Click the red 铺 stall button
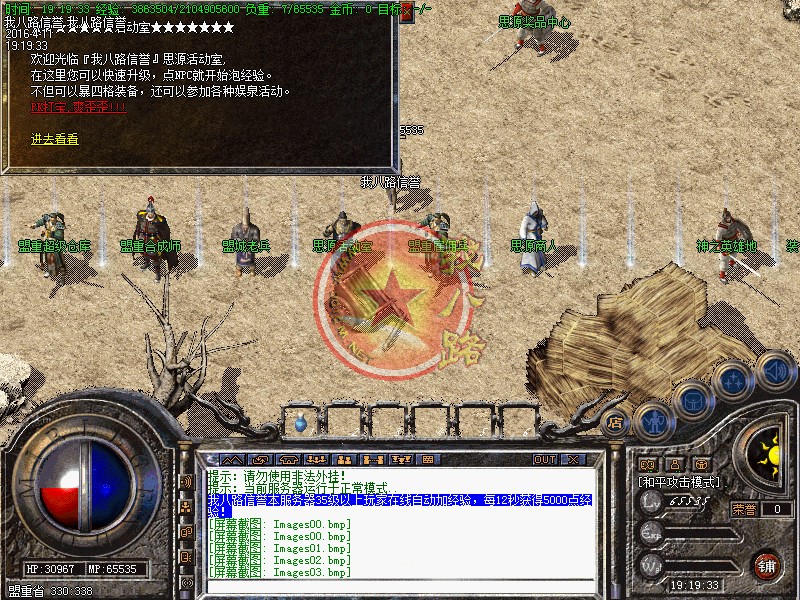This screenshot has height=600, width=800. [x=768, y=564]
